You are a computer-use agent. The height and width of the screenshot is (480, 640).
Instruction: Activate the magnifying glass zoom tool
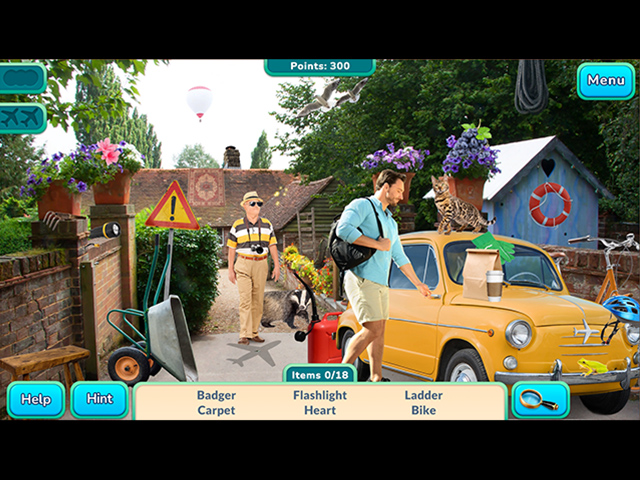pos(540,399)
